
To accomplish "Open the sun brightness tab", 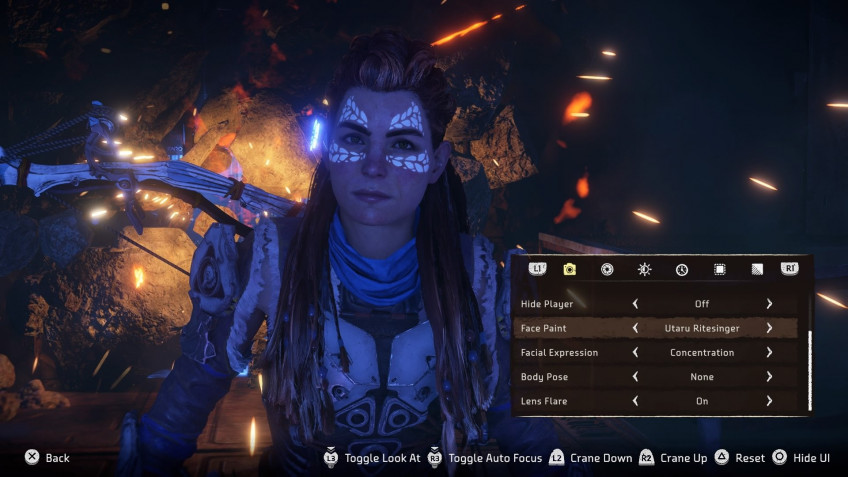I will (645, 269).
